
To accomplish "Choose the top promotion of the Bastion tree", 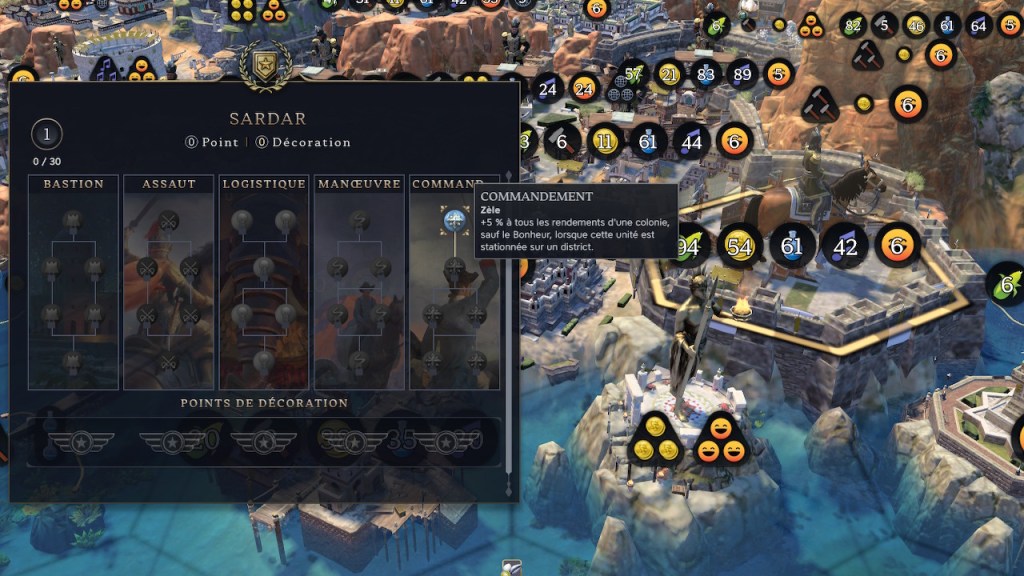I will tap(72, 220).
